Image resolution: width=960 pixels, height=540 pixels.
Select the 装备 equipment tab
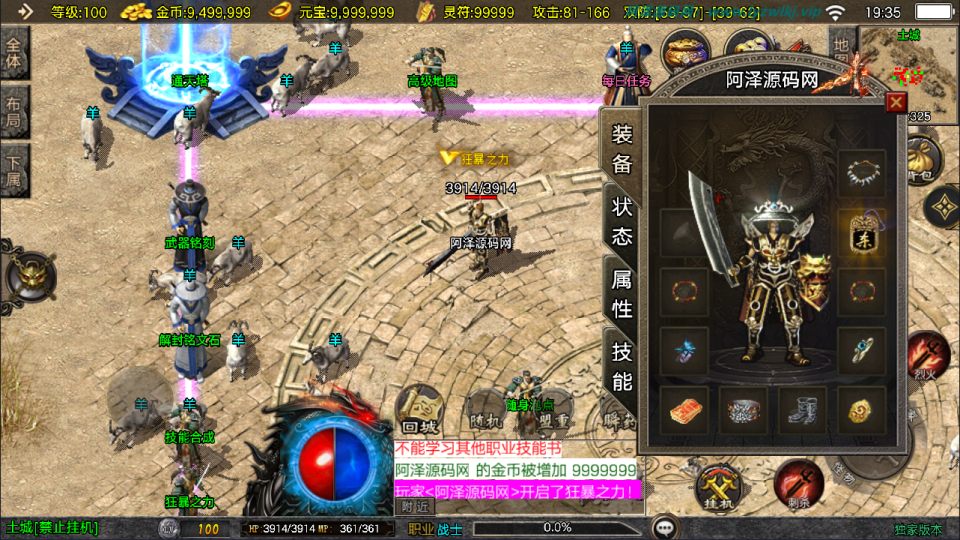tap(622, 150)
